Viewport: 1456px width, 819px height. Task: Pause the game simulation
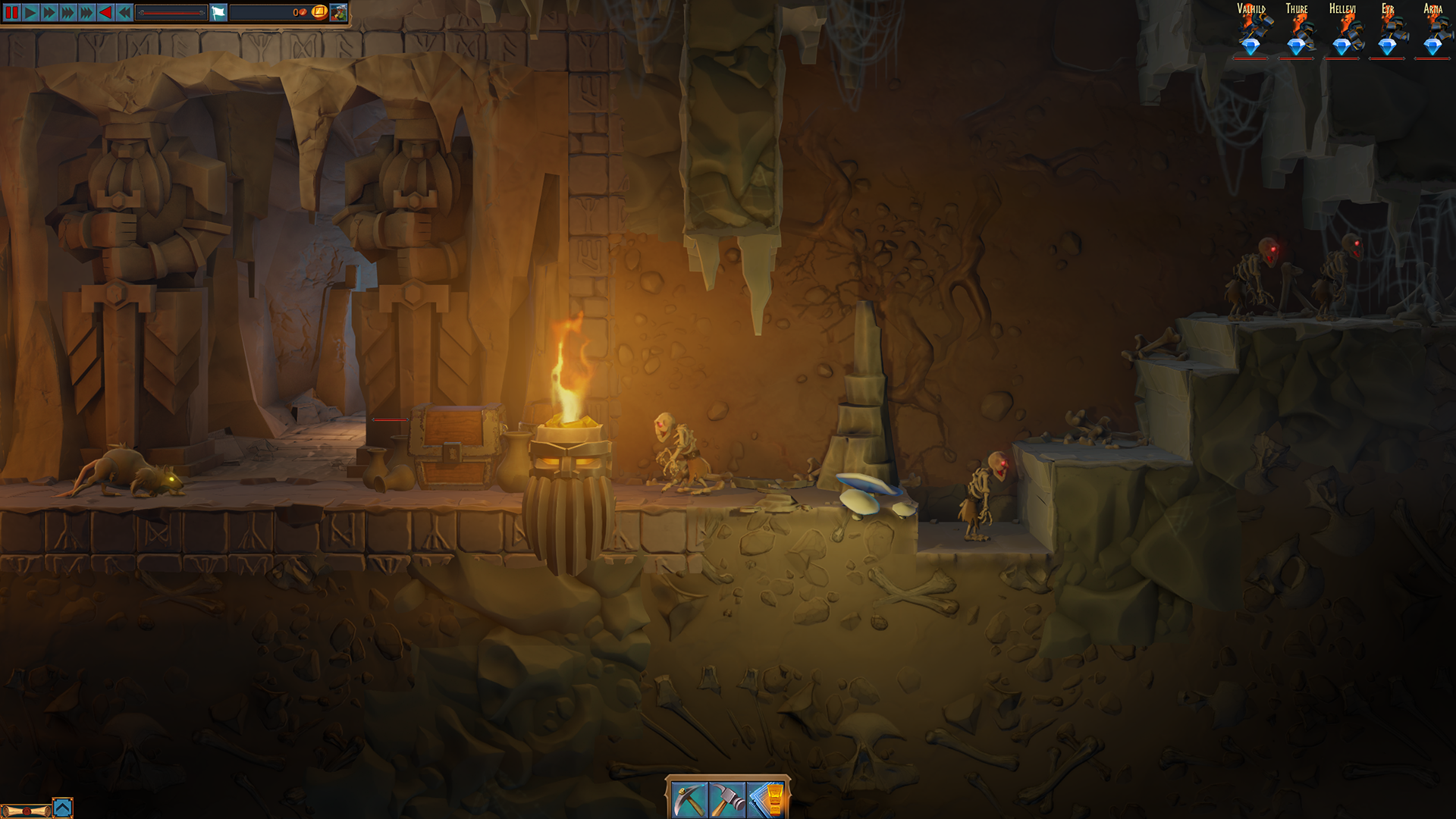point(11,13)
